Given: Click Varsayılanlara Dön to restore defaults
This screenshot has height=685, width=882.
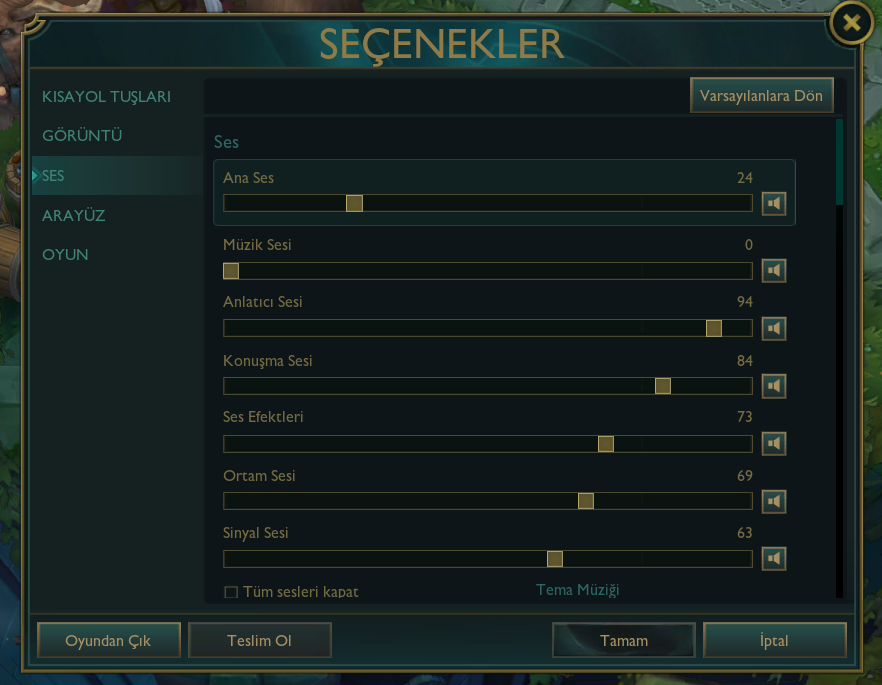Looking at the screenshot, I should click(x=762, y=96).
